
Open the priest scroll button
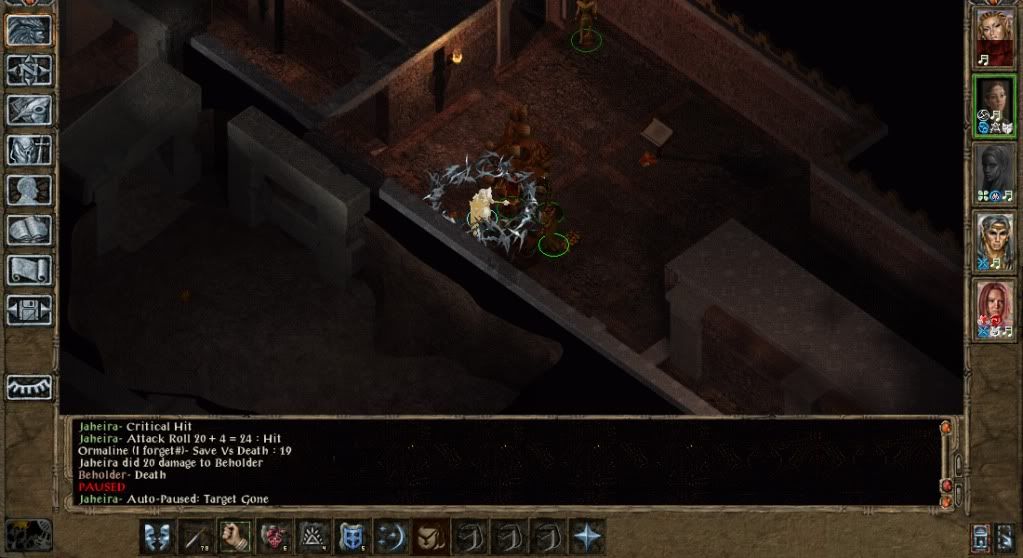coord(29,270)
